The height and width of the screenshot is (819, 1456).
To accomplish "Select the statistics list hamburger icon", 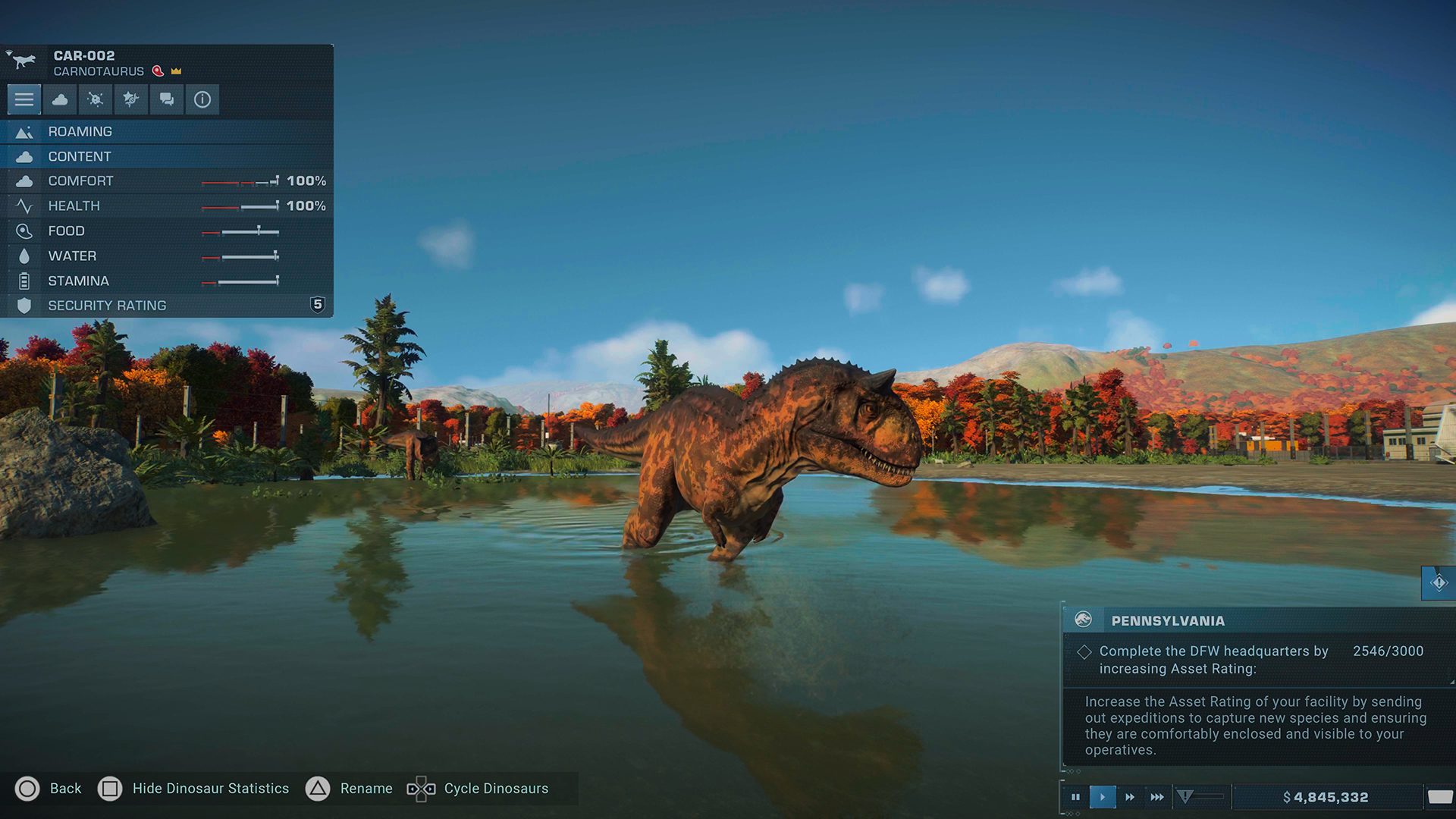I will tap(24, 99).
